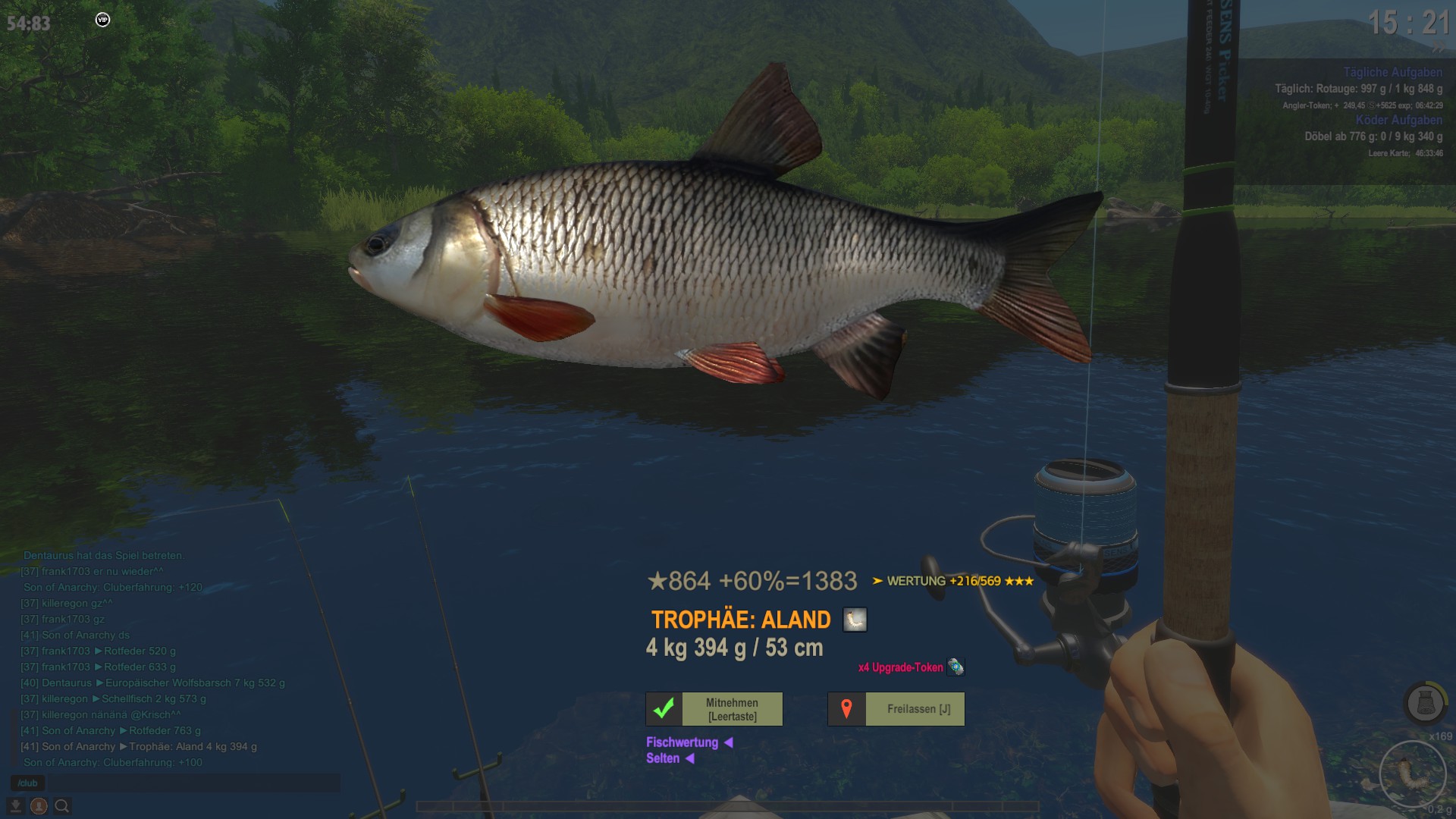The width and height of the screenshot is (1456, 819).
Task: Click the maggot bait icon beside trophy name
Action: click(855, 620)
